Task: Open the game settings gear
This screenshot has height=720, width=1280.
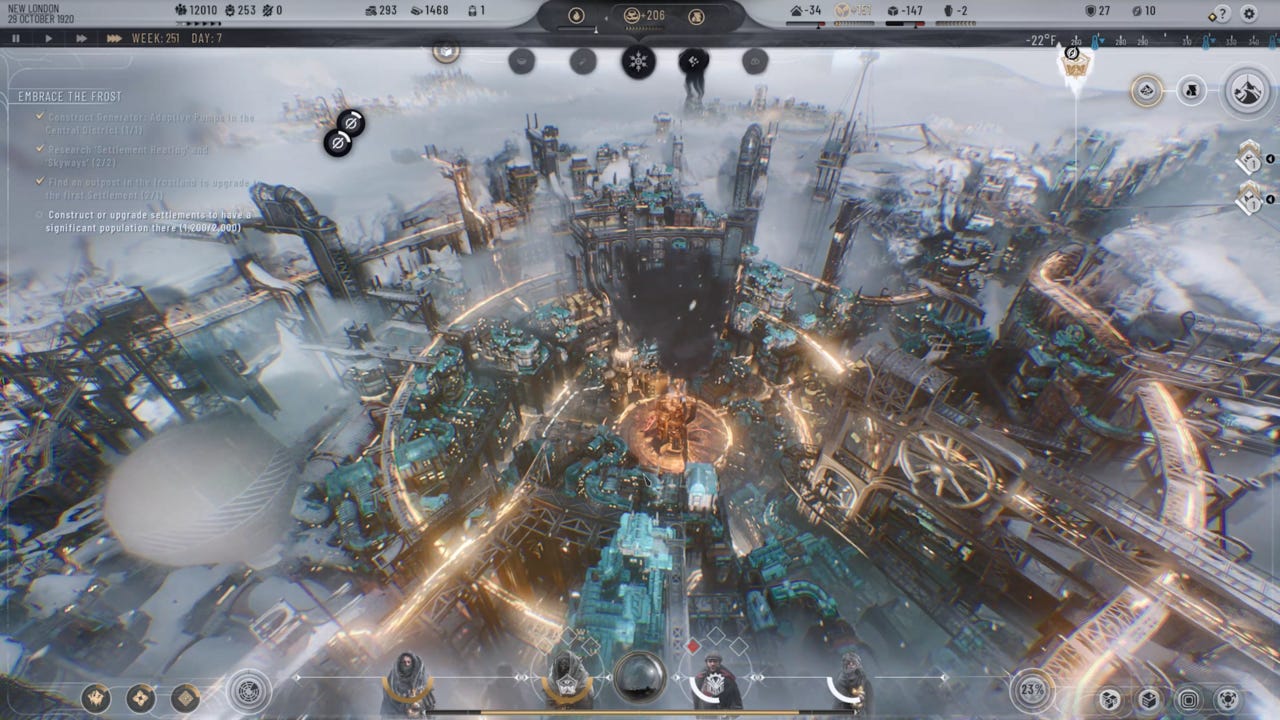Action: [x=1249, y=13]
